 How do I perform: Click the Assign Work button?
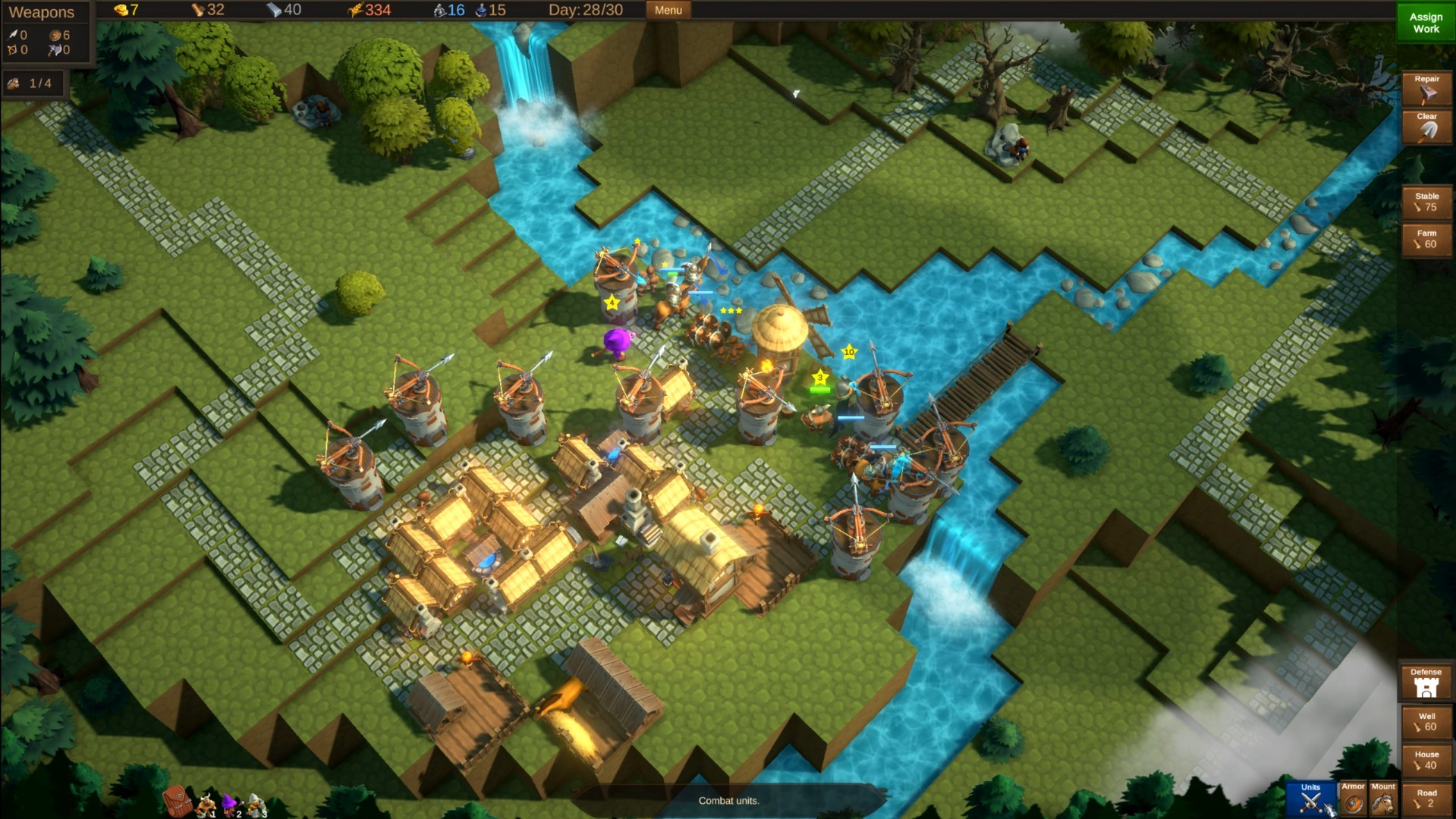1425,23
